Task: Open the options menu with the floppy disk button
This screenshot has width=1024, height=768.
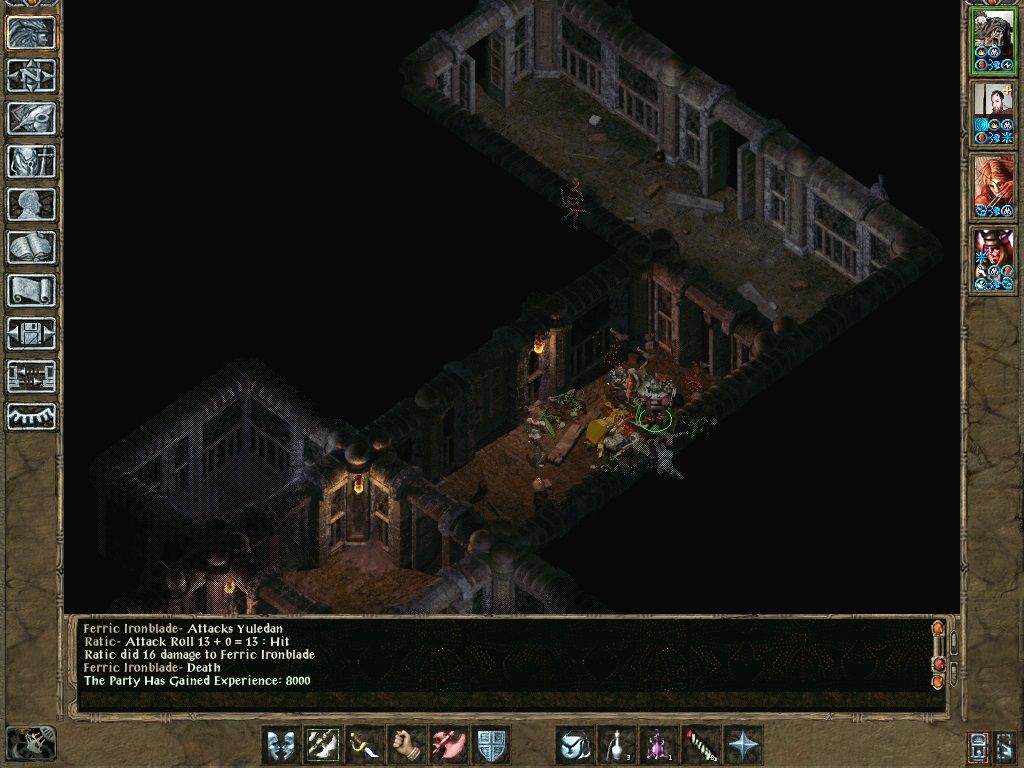Action: [32, 333]
